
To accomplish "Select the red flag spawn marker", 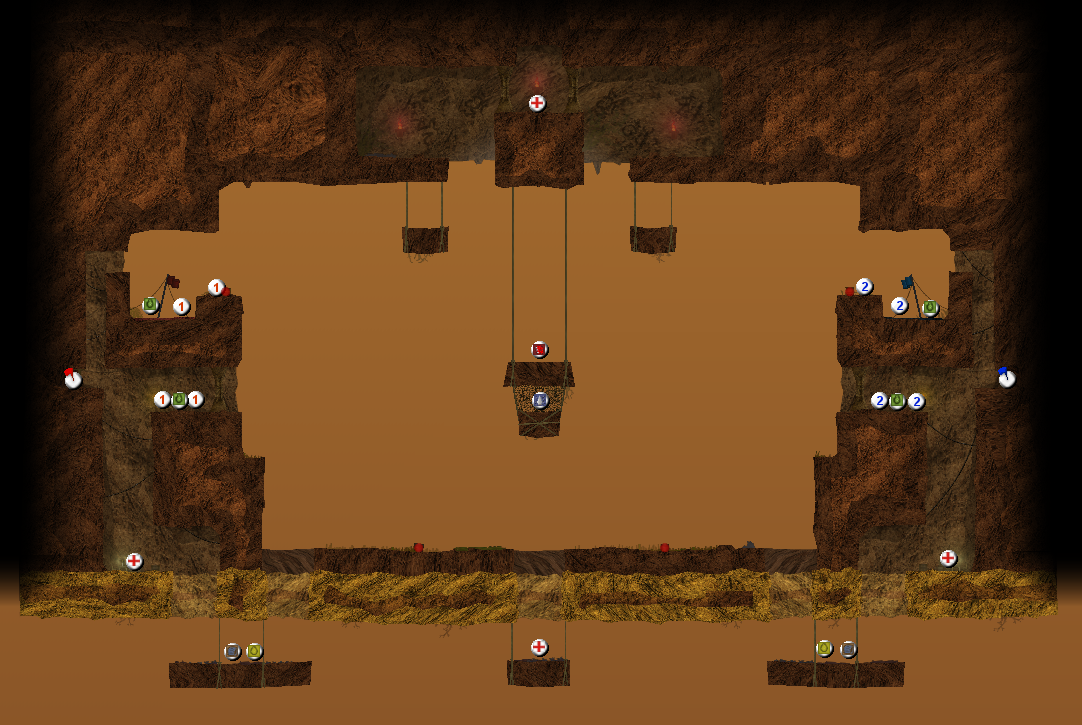I will pos(72,378).
